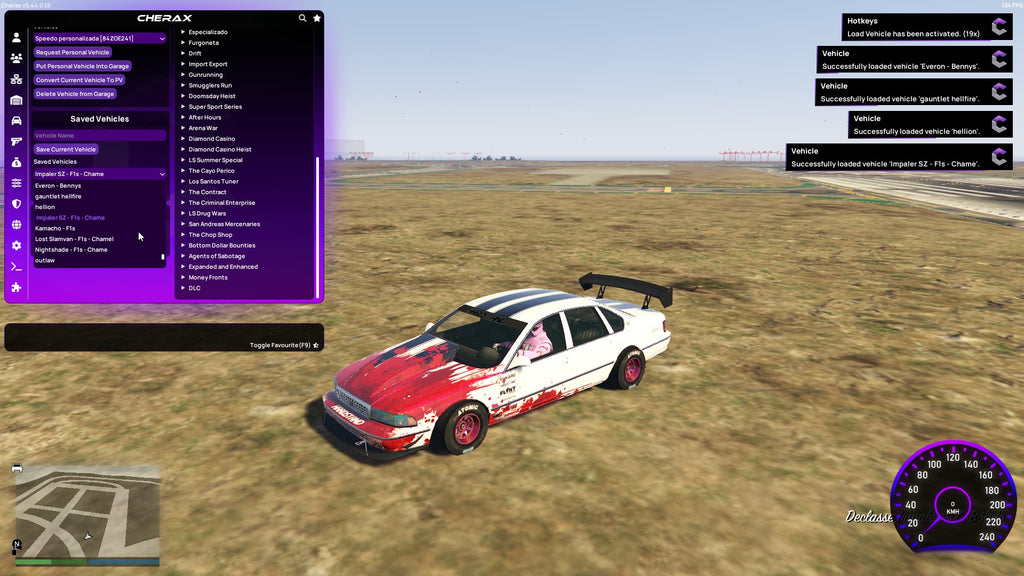Open the search magnifier in Cherax header
Viewport: 1024px width, 576px height.
303,18
